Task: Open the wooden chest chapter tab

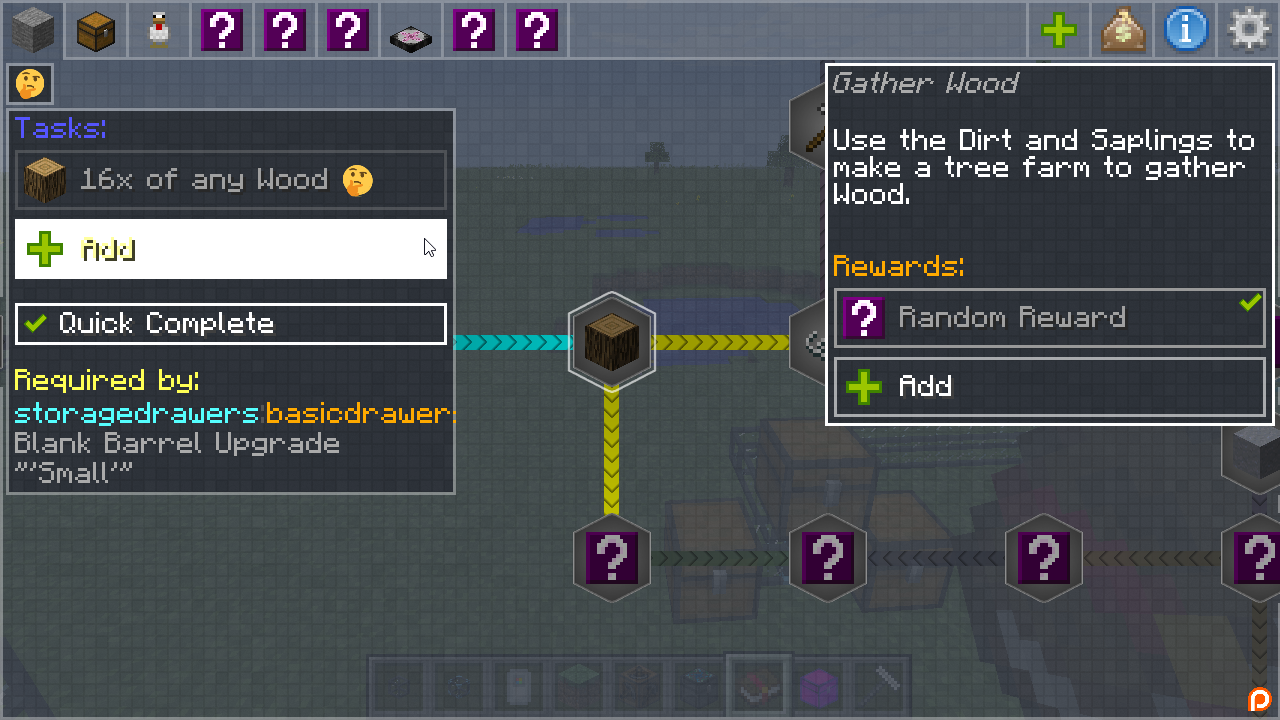Action: tap(96, 31)
